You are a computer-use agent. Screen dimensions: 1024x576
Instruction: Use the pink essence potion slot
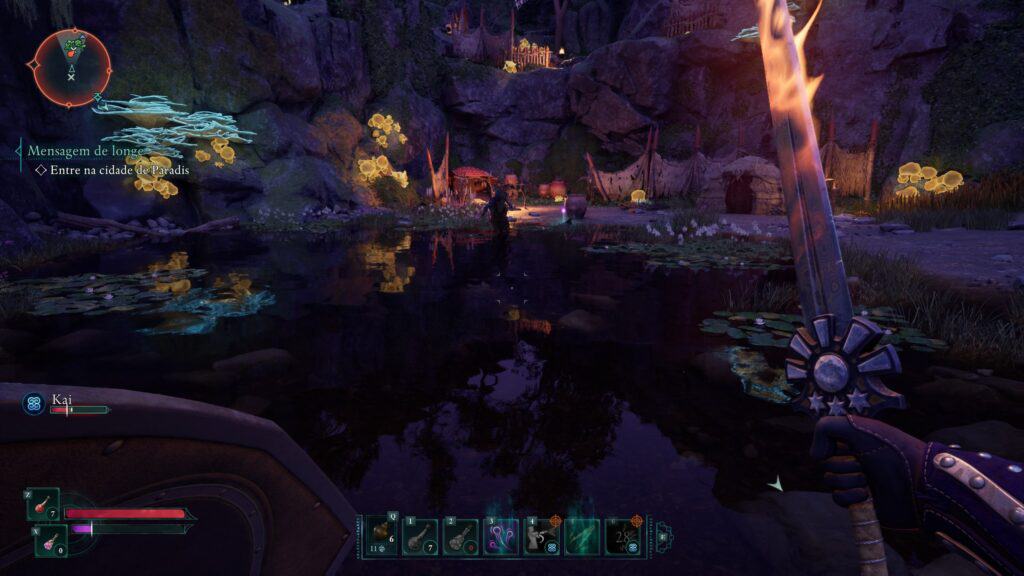coord(51,540)
